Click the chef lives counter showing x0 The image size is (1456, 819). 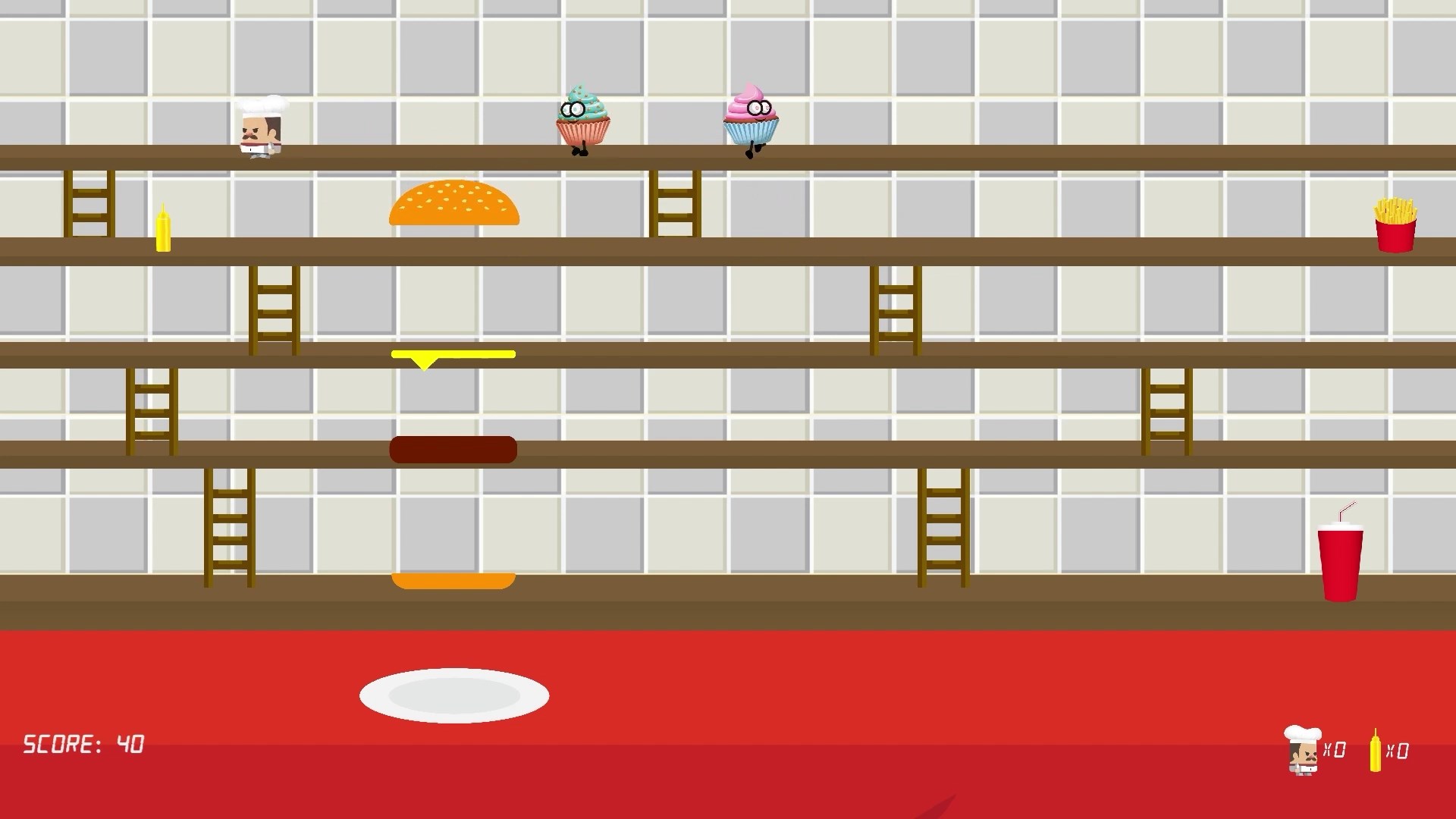(1318, 751)
